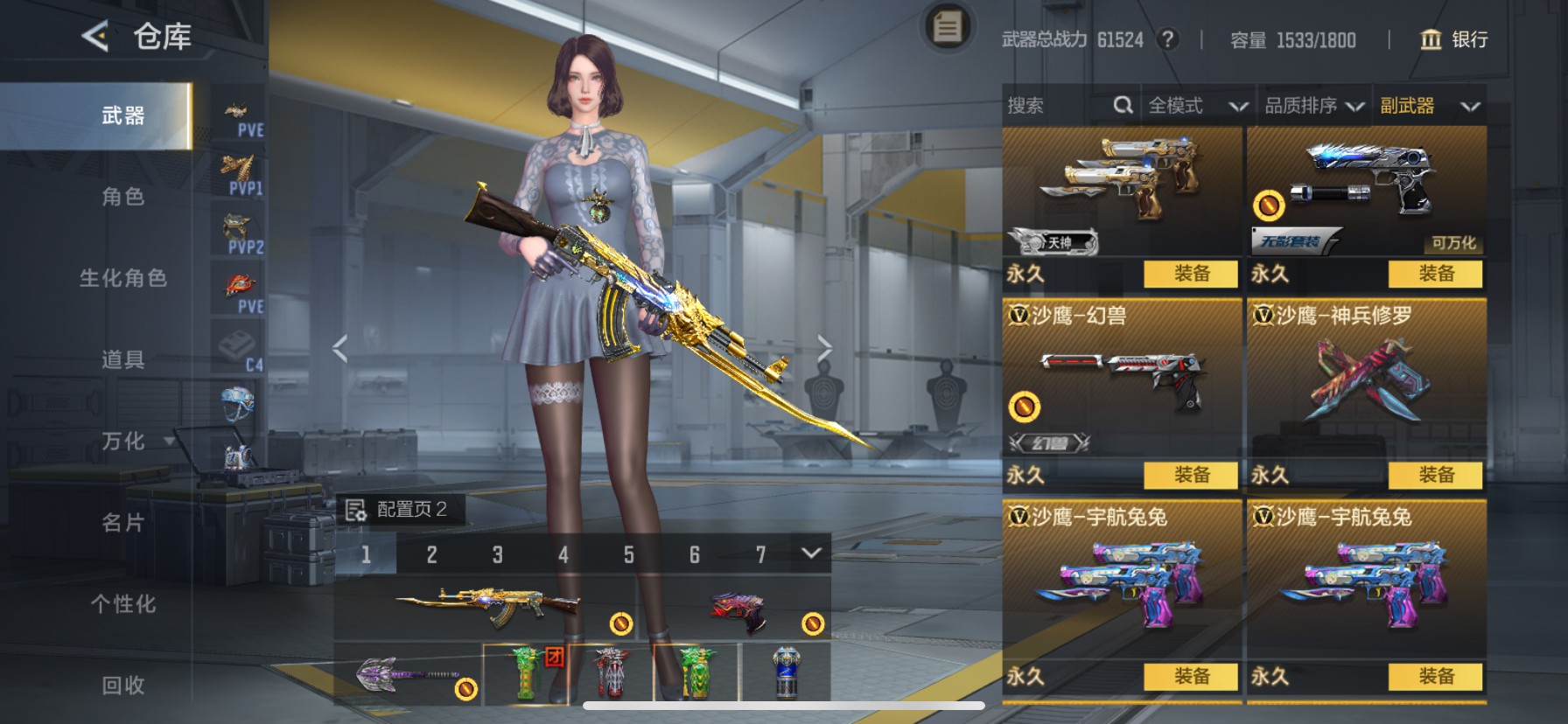
Task: Equip the 沙鹰-幻兽 pistol
Action: click(1191, 475)
